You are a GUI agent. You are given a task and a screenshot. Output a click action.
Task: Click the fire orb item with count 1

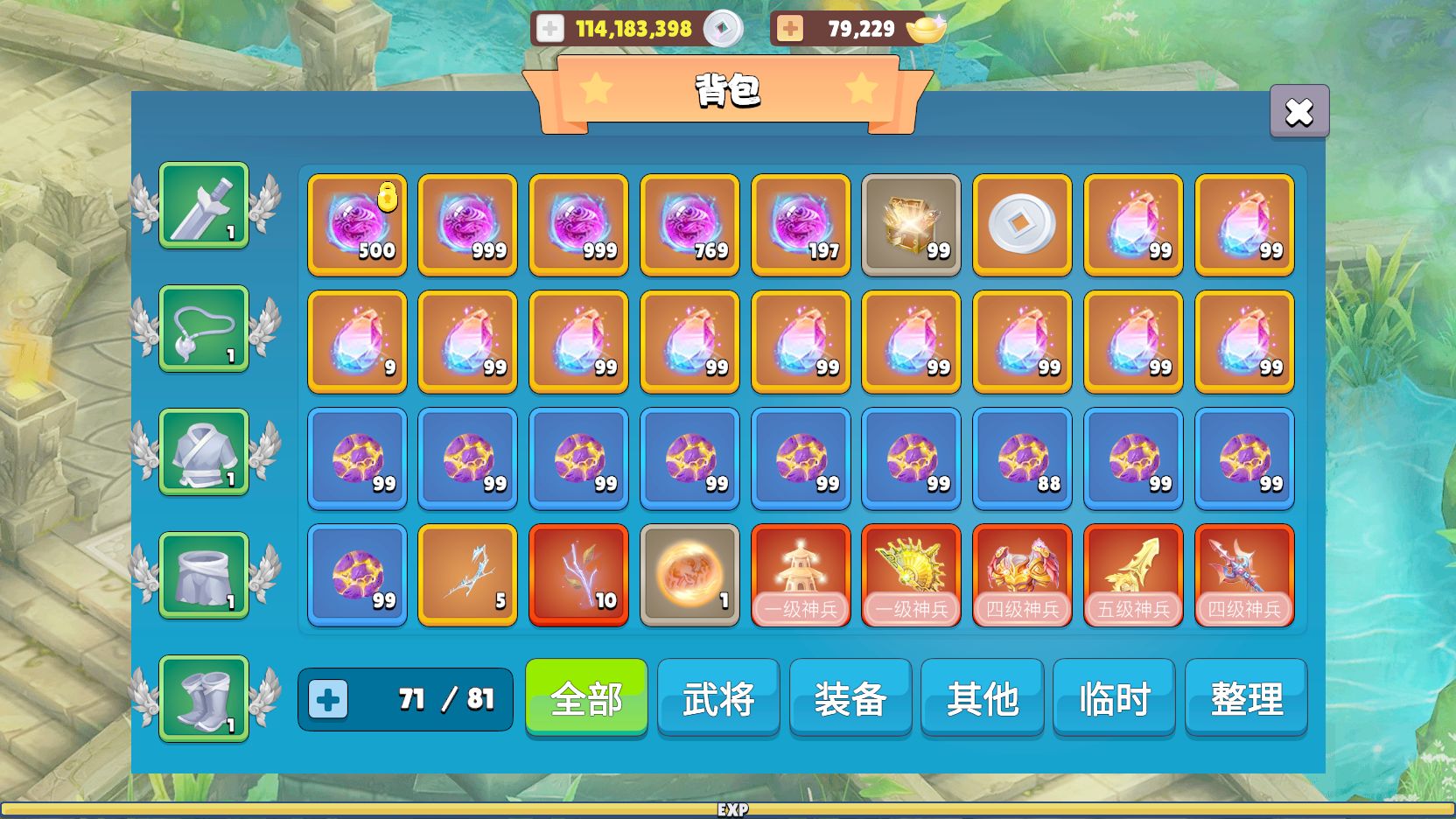[689, 574]
